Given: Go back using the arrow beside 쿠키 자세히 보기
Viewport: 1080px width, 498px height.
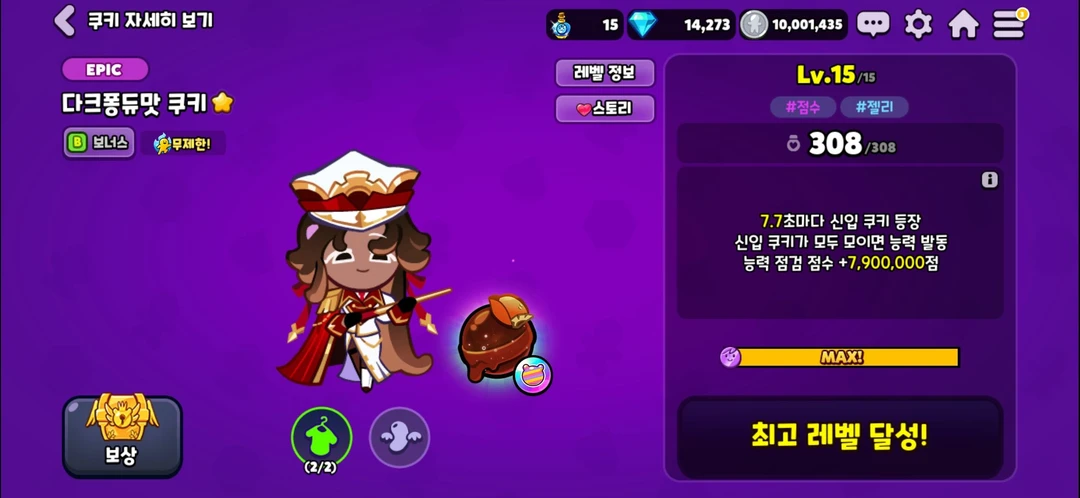Looking at the screenshot, I should pyautogui.click(x=65, y=20).
